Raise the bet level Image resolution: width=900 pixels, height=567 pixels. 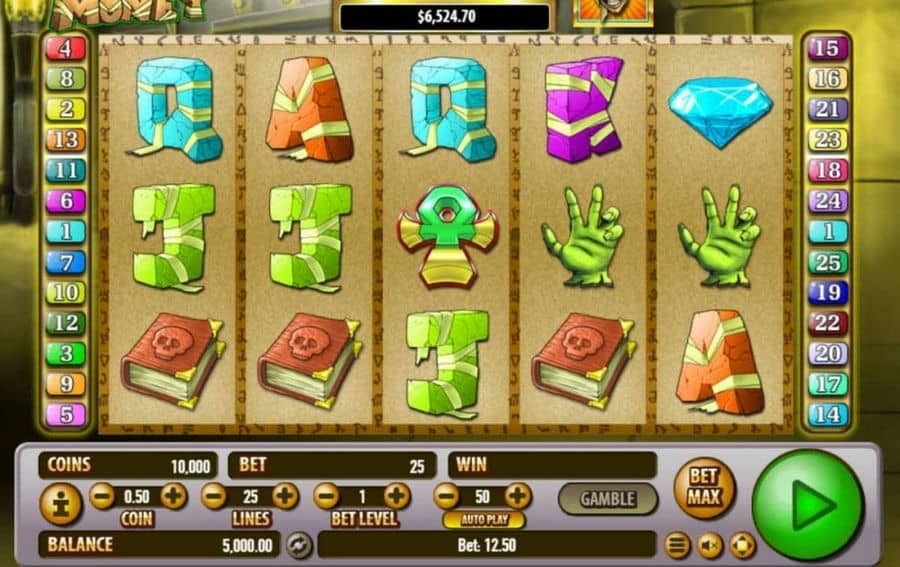397,495
